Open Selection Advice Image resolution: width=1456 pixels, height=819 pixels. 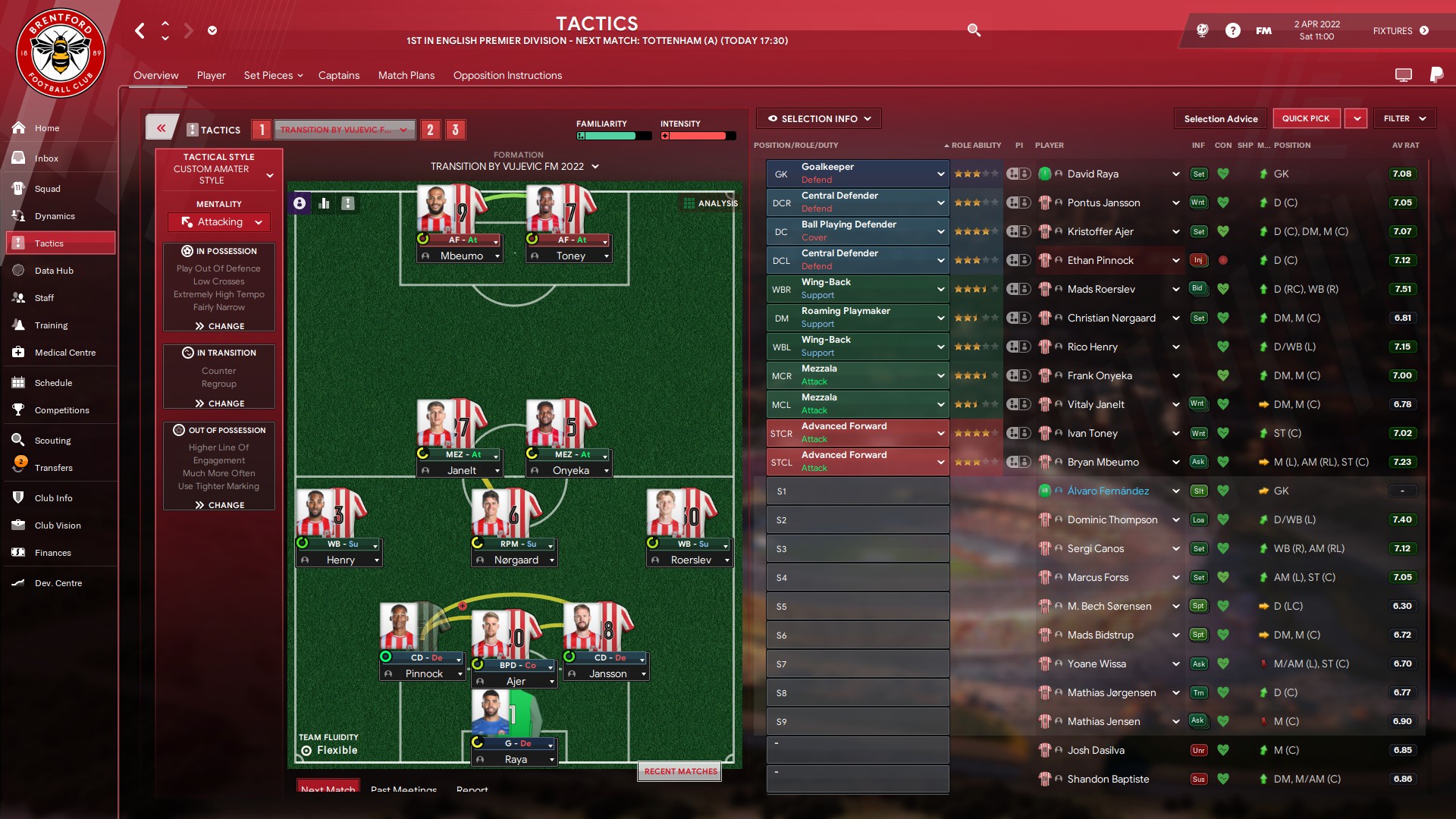click(1220, 118)
